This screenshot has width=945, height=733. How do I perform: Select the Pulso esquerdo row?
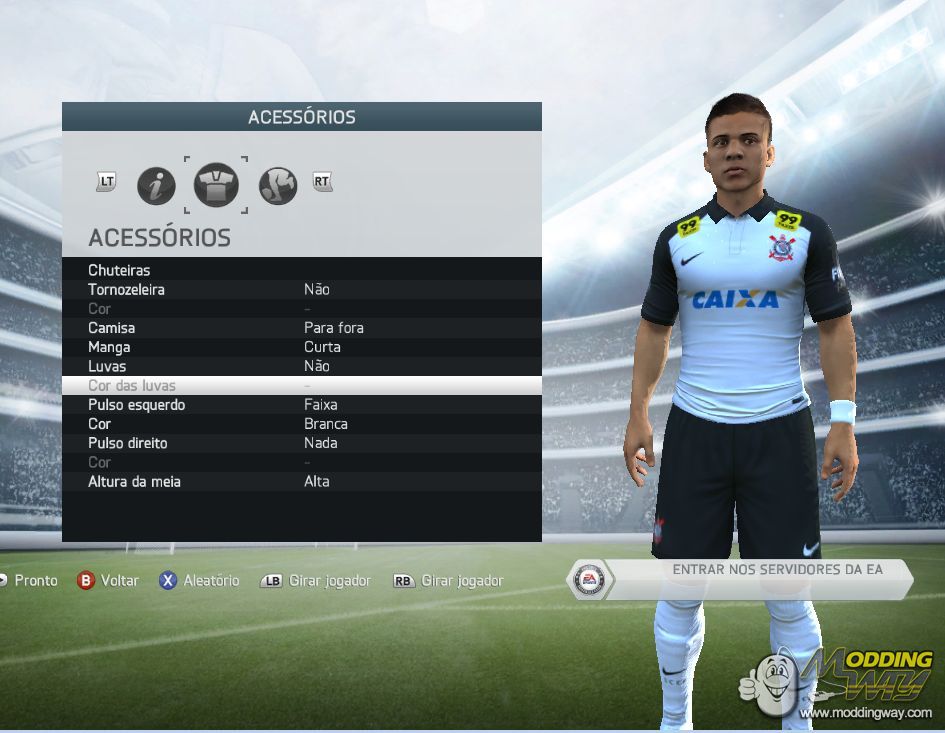click(x=301, y=405)
